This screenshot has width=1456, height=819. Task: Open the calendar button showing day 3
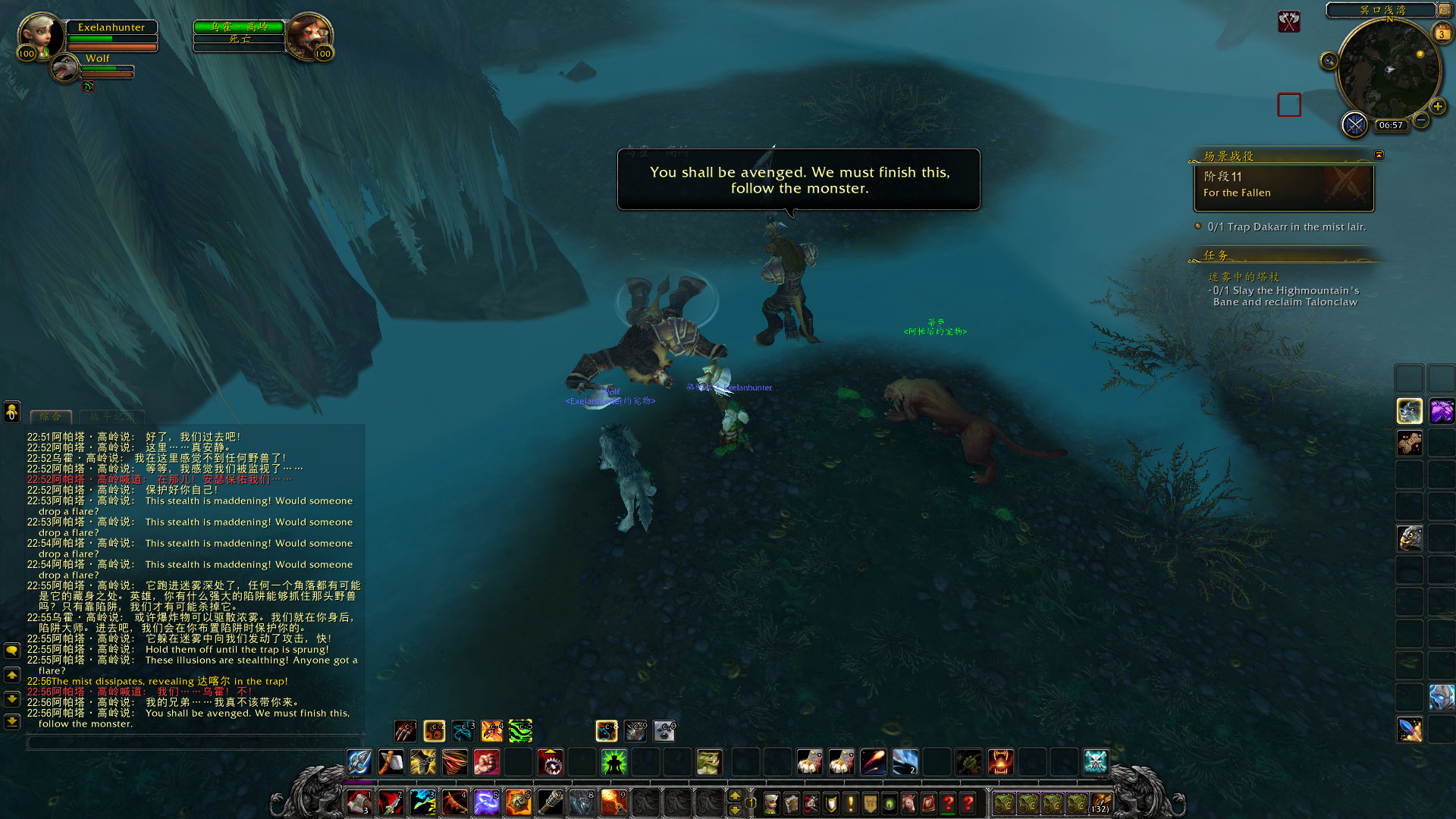coord(1442,33)
